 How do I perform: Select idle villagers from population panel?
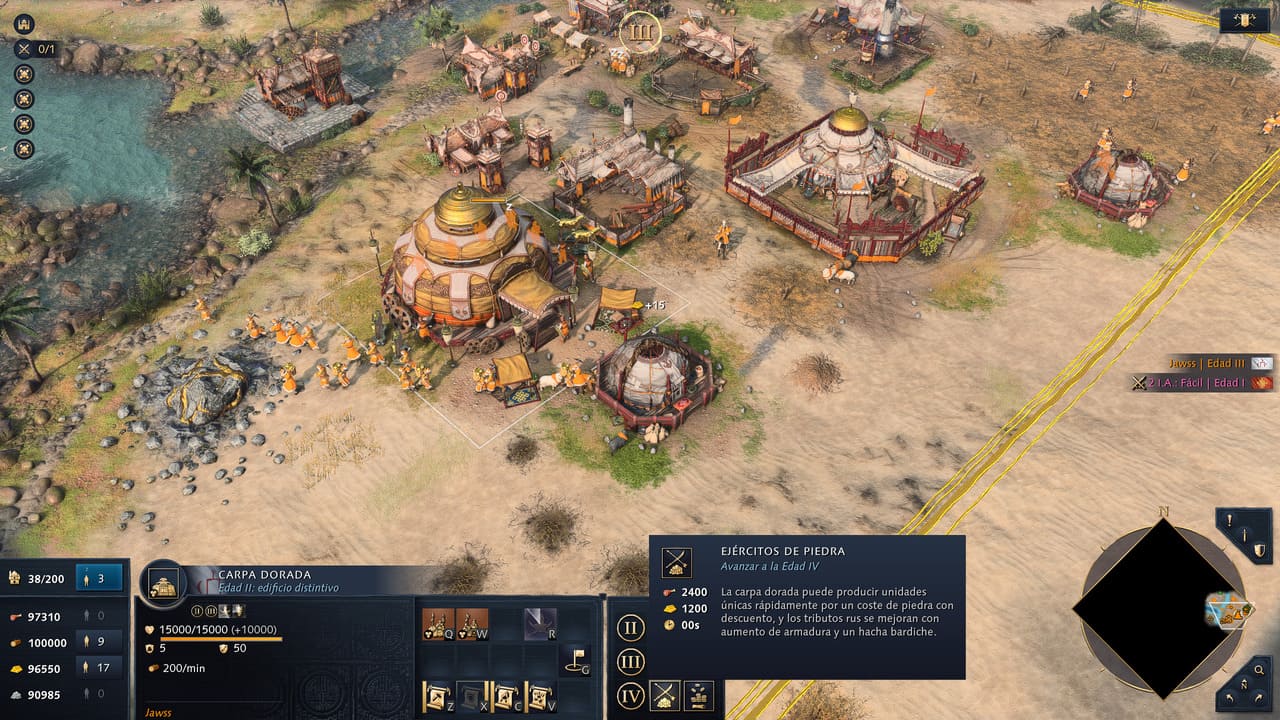click(x=99, y=578)
